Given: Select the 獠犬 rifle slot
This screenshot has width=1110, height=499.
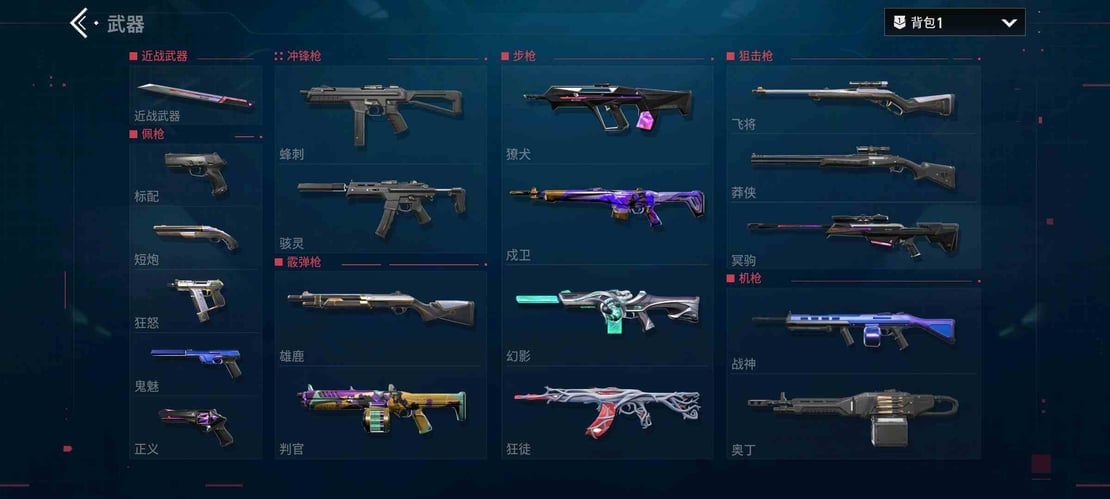Looking at the screenshot, I should pos(607,110).
